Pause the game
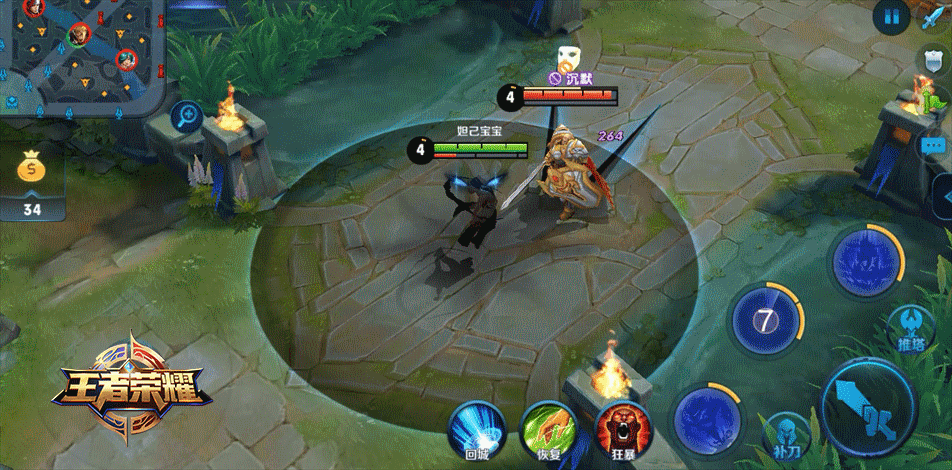Viewport: 952px width, 470px height. point(890,16)
